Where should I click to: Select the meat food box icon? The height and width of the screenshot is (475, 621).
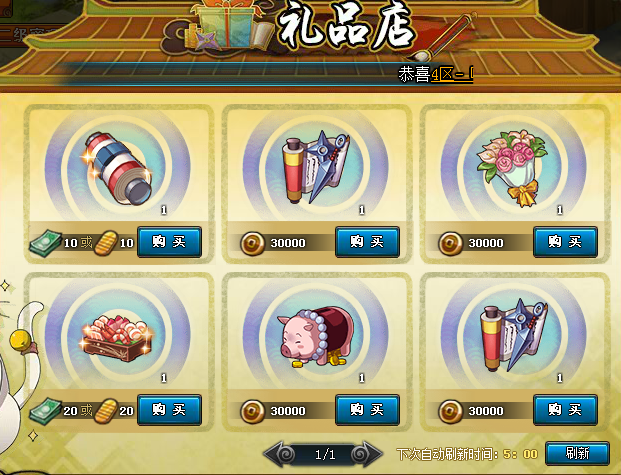(x=118, y=335)
